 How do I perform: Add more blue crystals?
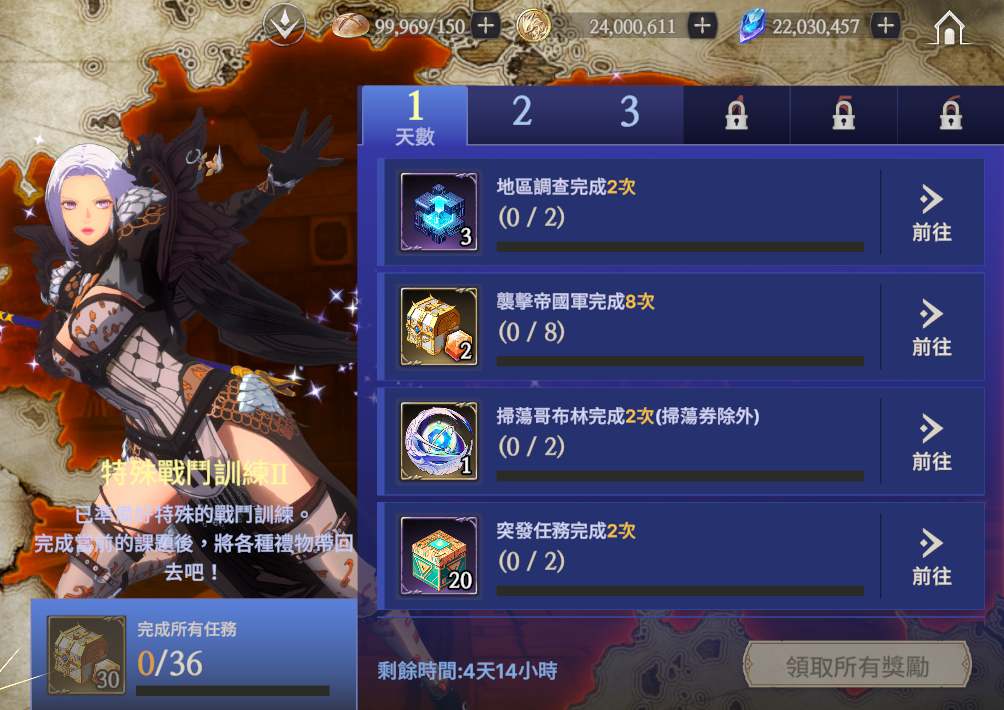884,26
